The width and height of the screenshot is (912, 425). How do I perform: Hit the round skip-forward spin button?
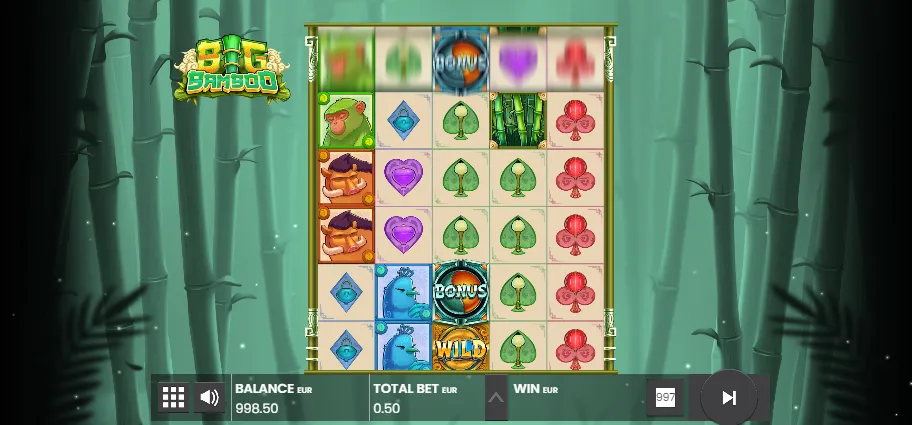click(x=729, y=397)
